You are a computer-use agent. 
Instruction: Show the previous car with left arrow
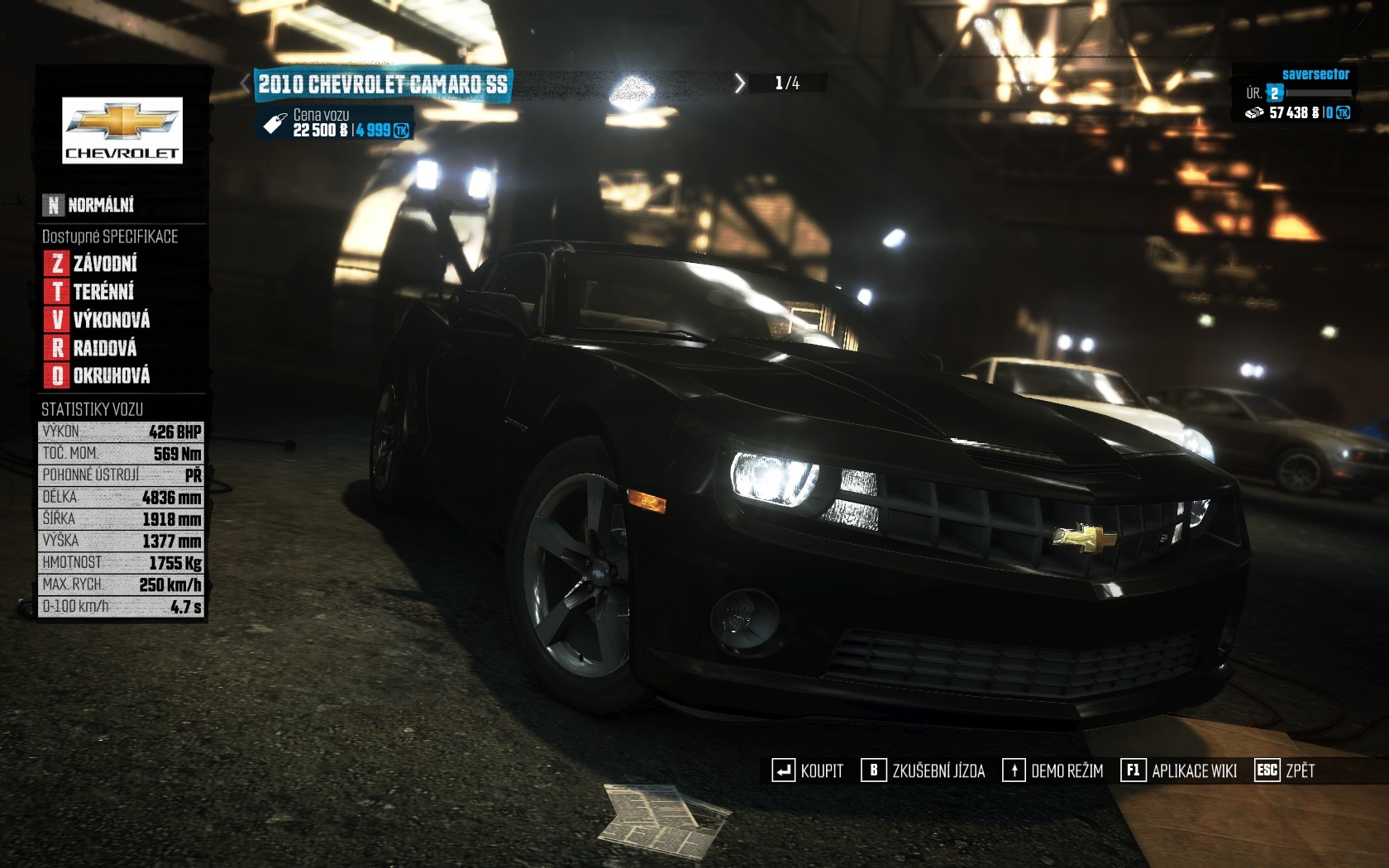[x=245, y=83]
